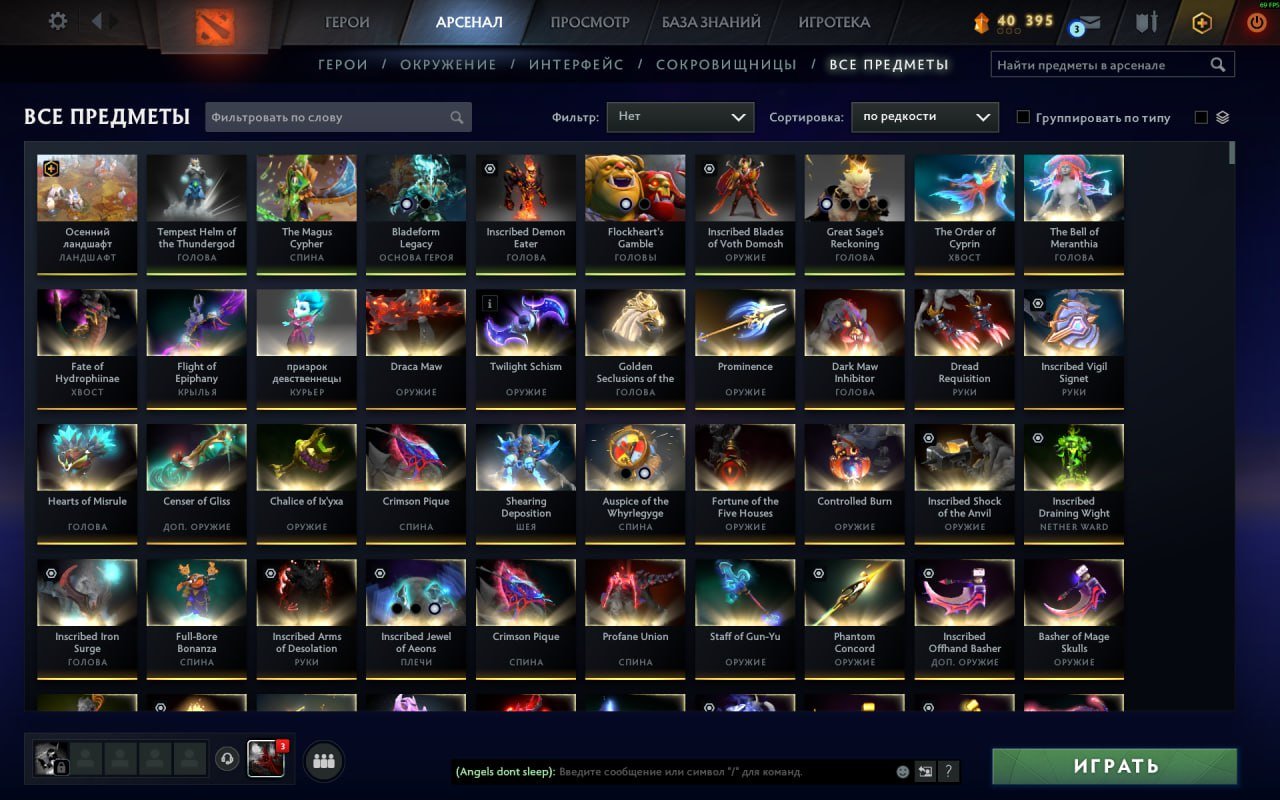Open the friends list icon

tap(323, 761)
